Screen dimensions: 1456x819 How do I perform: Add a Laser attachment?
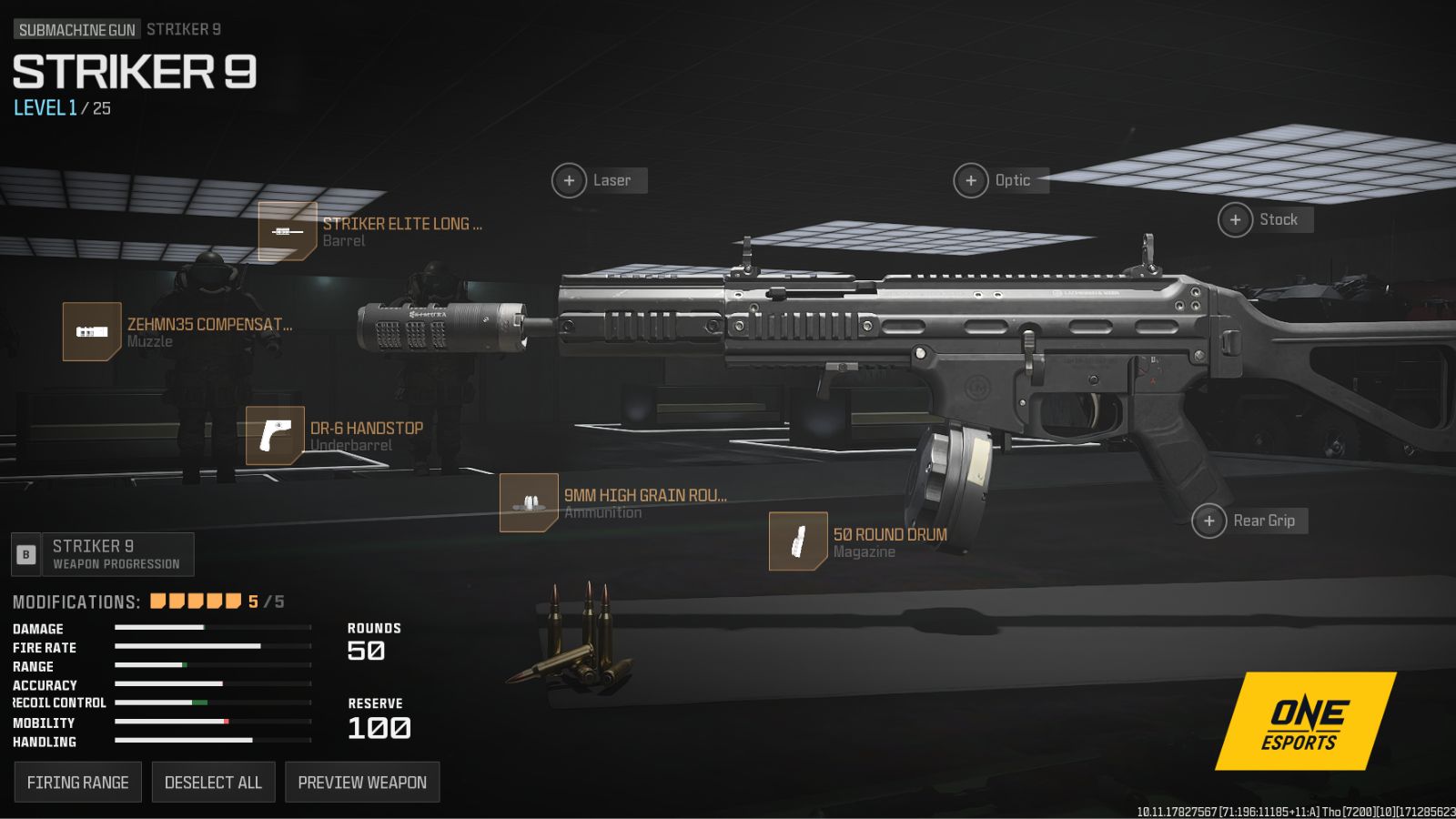click(x=570, y=180)
